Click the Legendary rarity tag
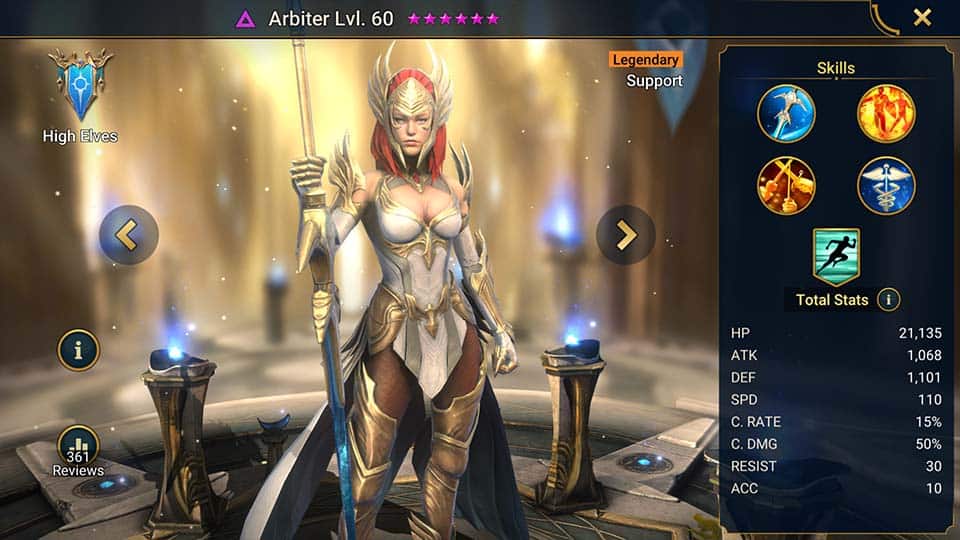Screen dimensions: 960x540 coord(645,60)
